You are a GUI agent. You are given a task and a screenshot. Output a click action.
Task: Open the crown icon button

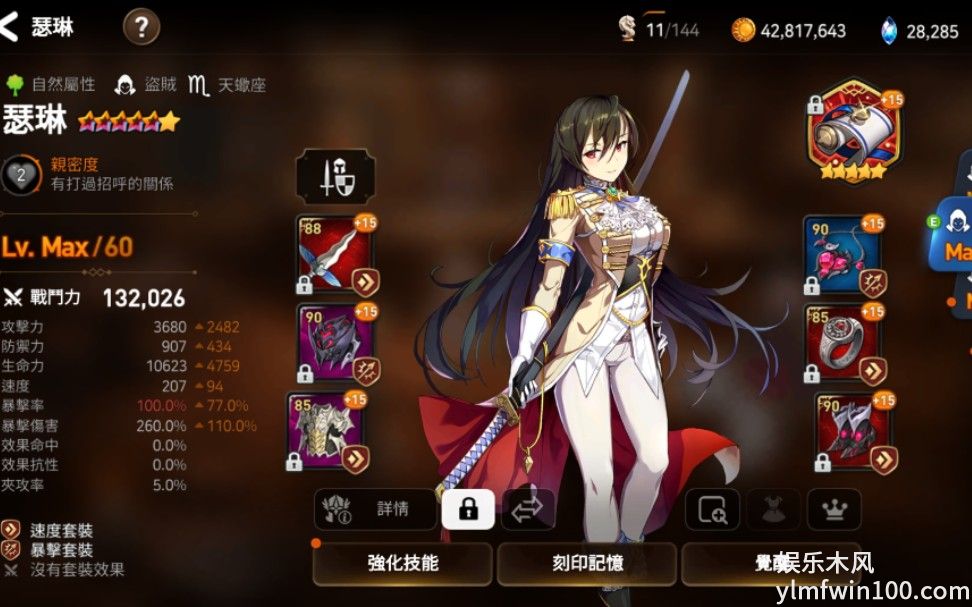(833, 510)
